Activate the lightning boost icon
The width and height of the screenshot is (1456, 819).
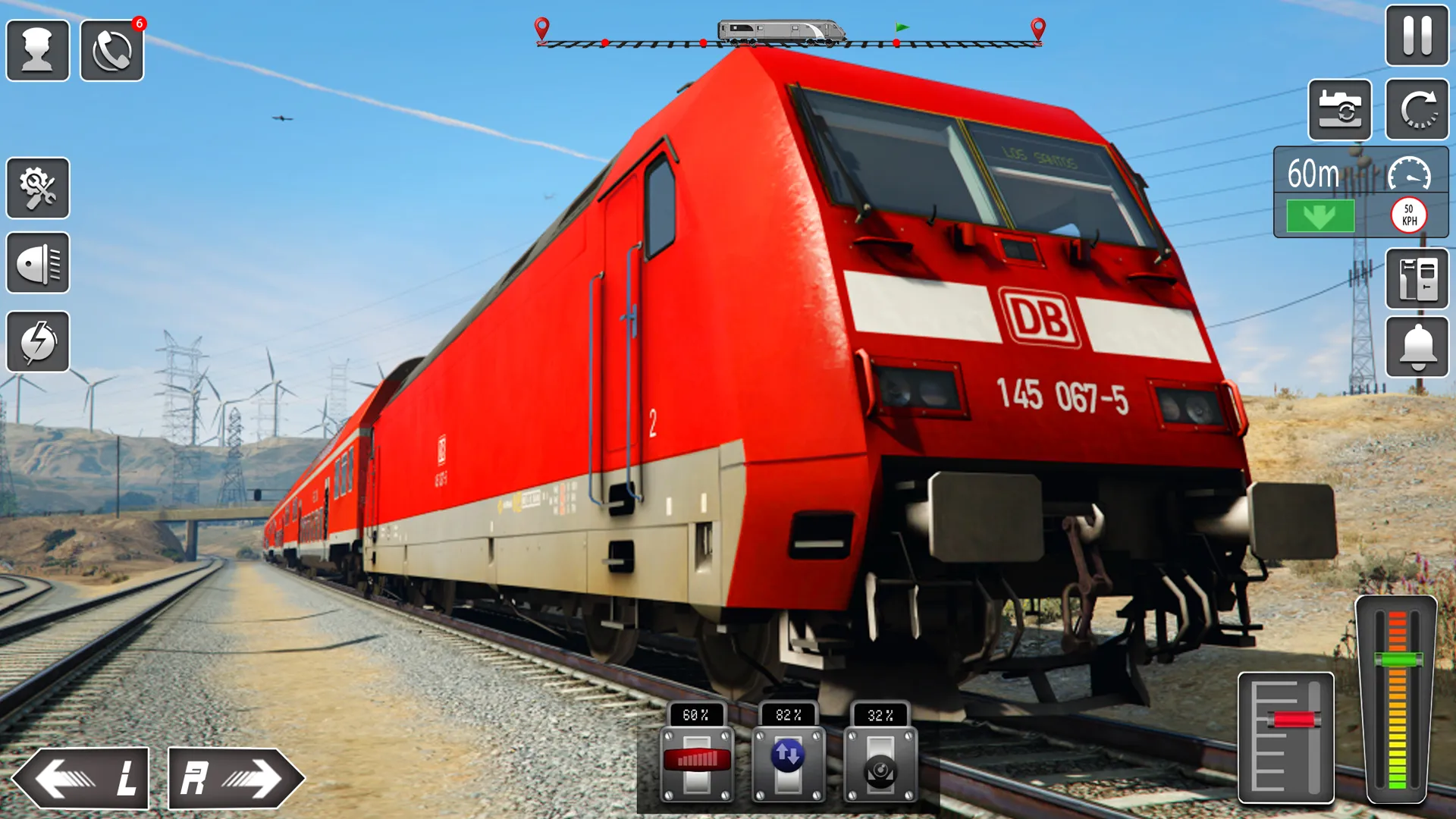click(x=38, y=343)
